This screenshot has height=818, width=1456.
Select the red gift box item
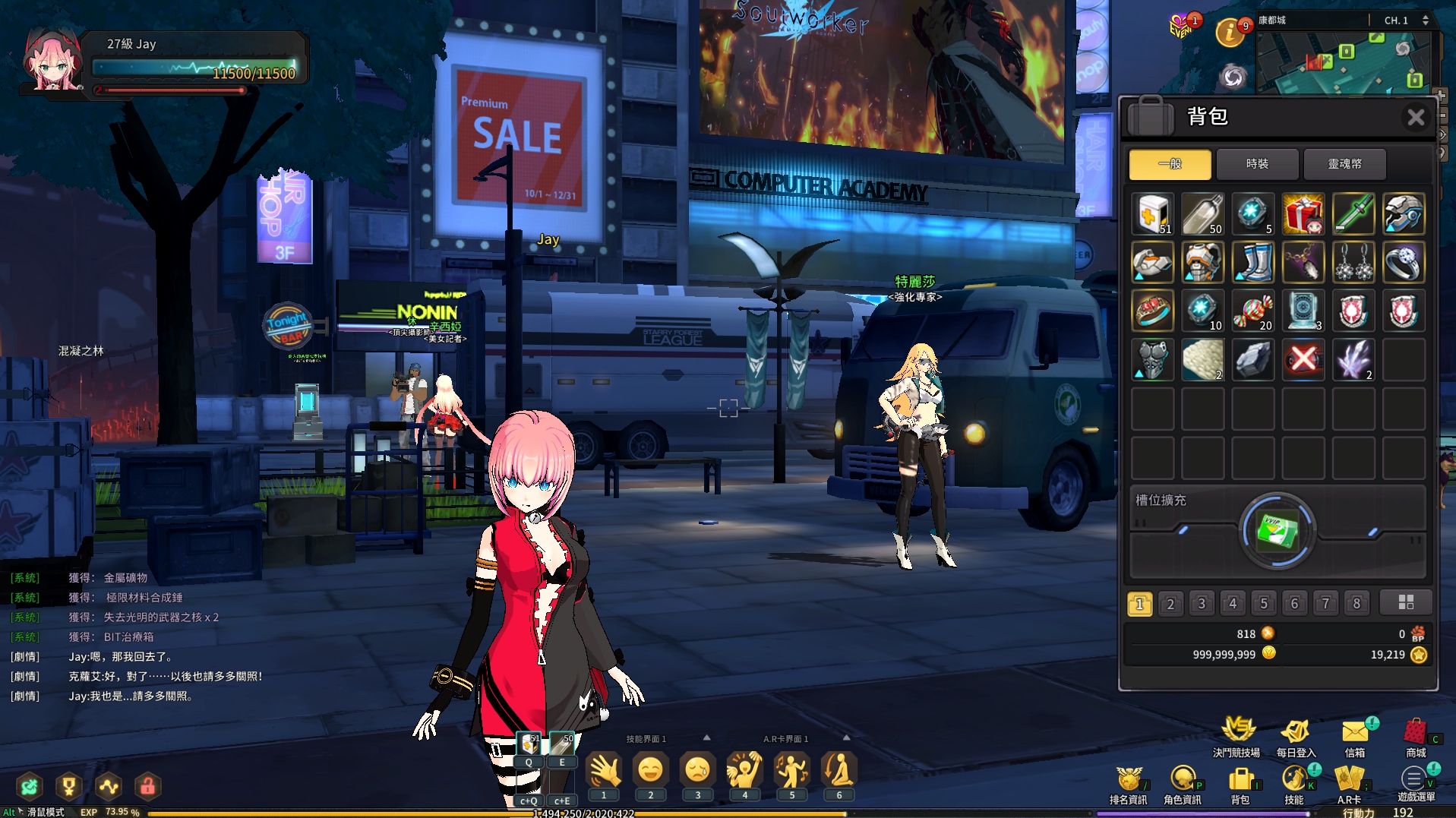[1303, 214]
